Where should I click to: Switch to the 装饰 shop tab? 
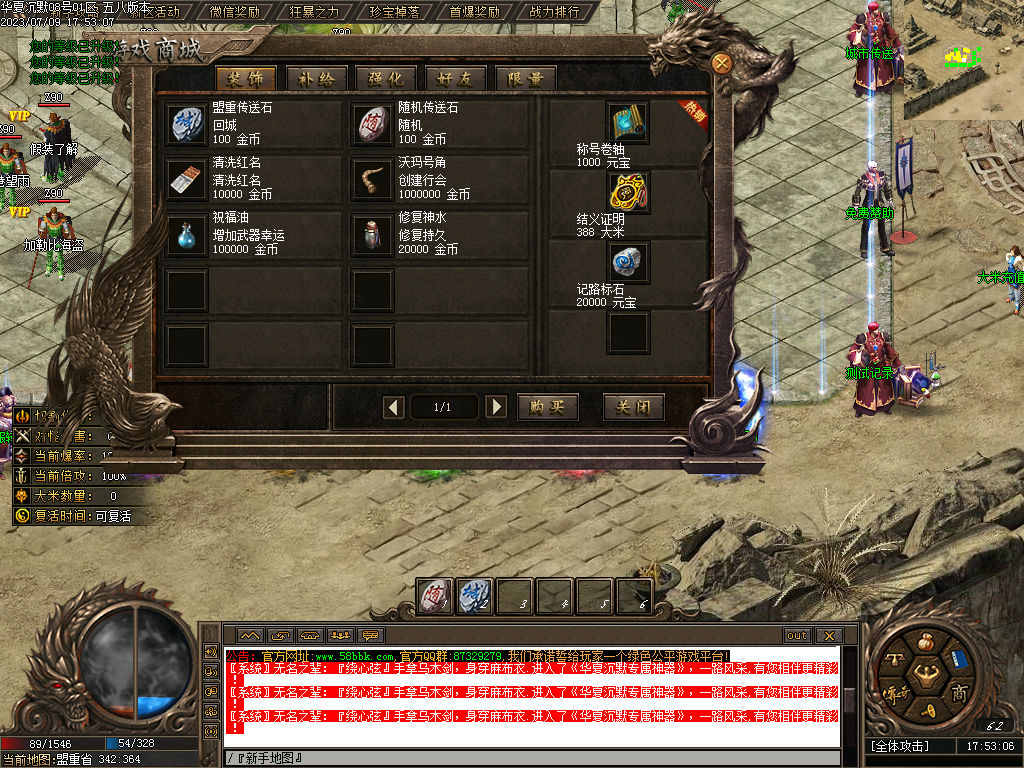[x=245, y=79]
